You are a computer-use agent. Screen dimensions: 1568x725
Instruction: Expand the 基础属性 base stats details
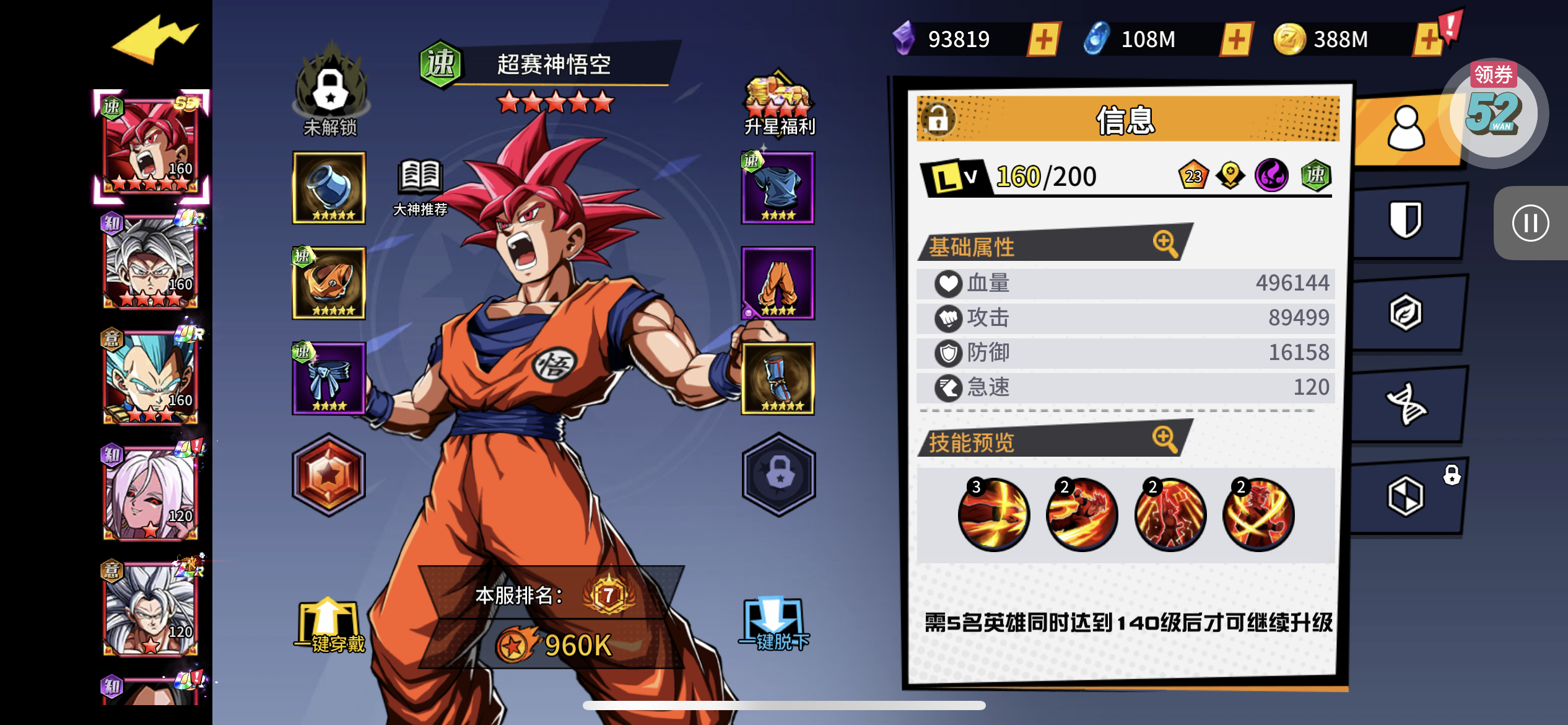pyautogui.click(x=1164, y=243)
